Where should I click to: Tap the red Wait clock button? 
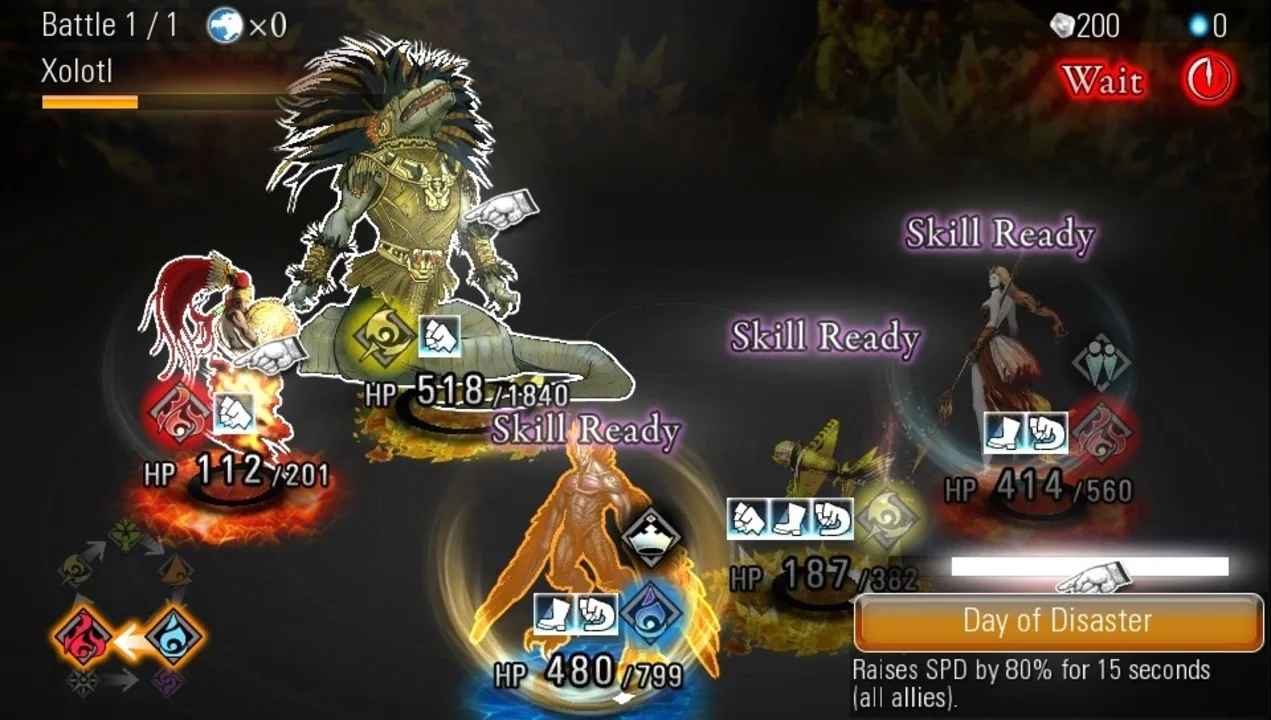coord(1208,80)
